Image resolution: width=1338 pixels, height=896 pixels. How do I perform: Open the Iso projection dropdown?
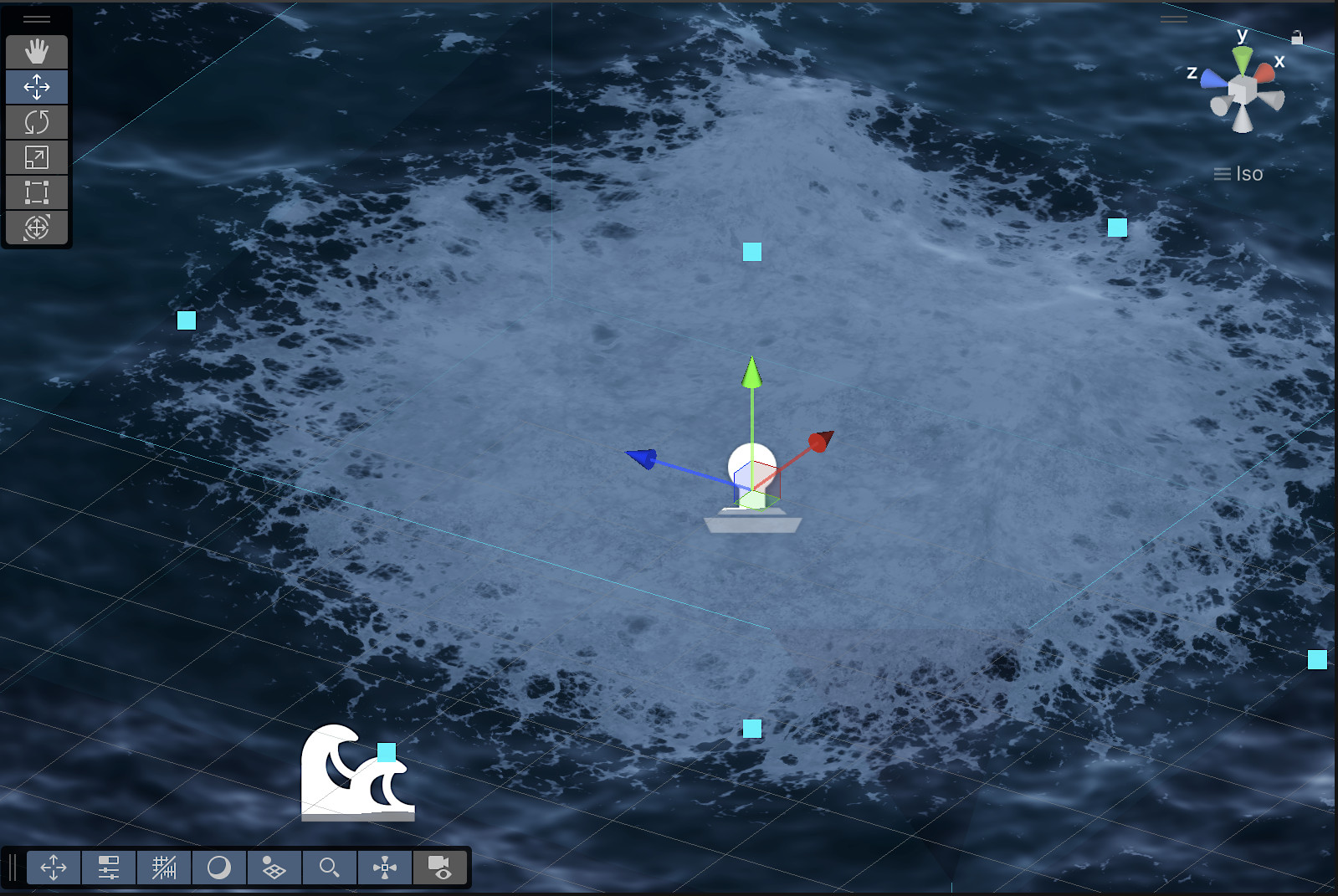[x=1237, y=174]
